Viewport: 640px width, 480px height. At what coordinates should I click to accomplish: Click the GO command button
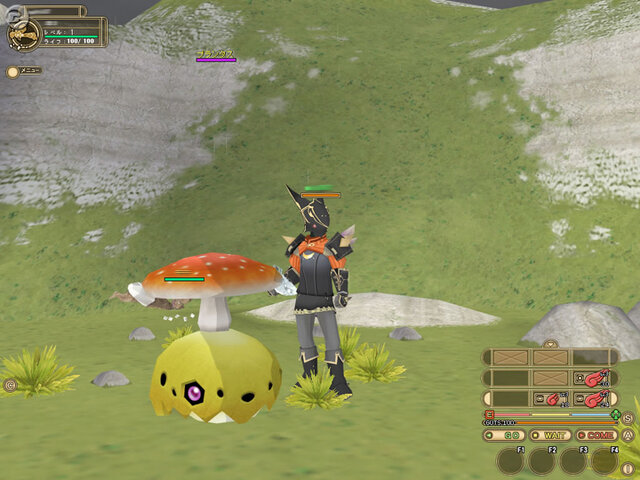coord(504,435)
